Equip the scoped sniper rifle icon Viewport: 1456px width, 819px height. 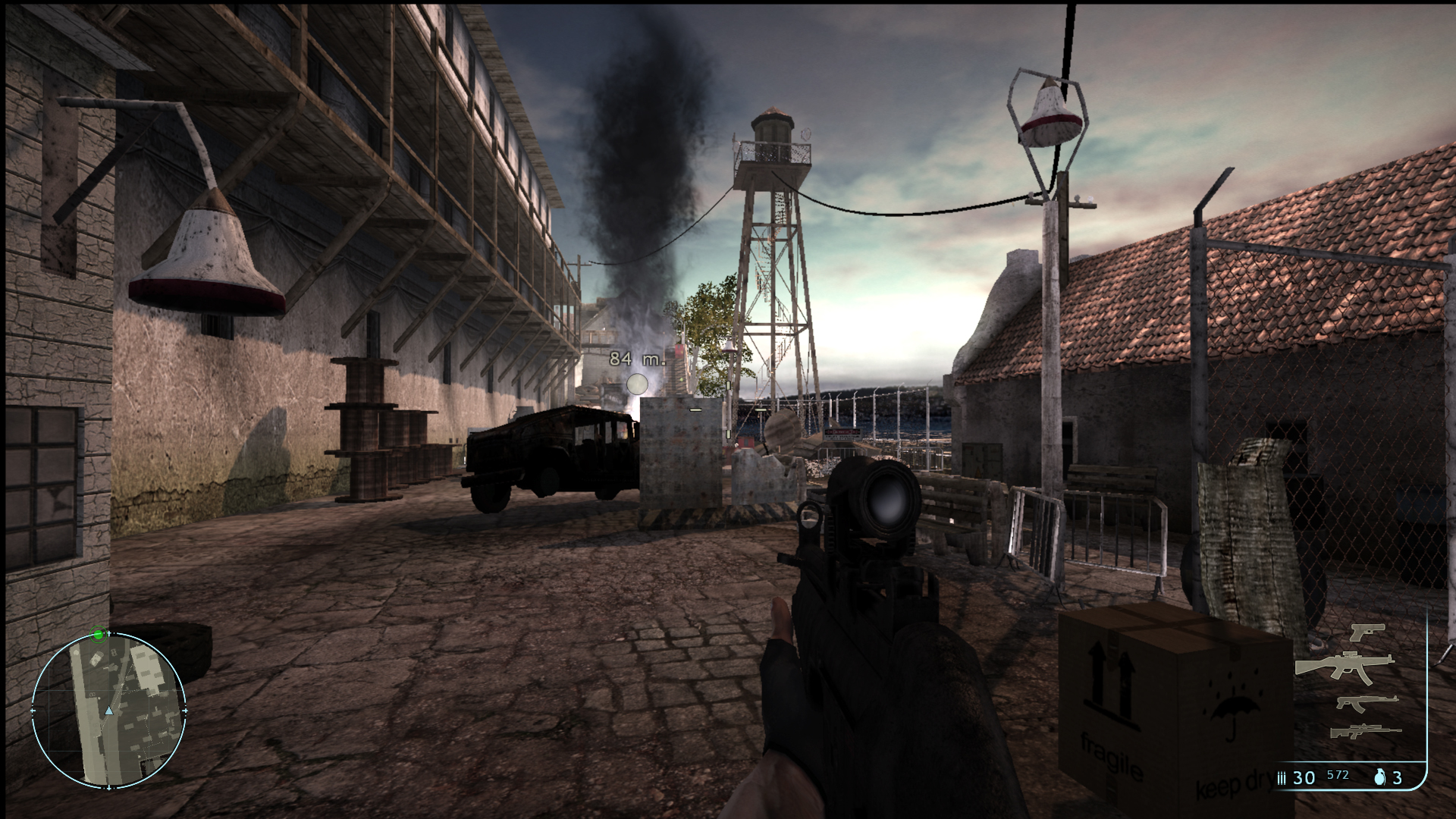pyautogui.click(x=1365, y=732)
